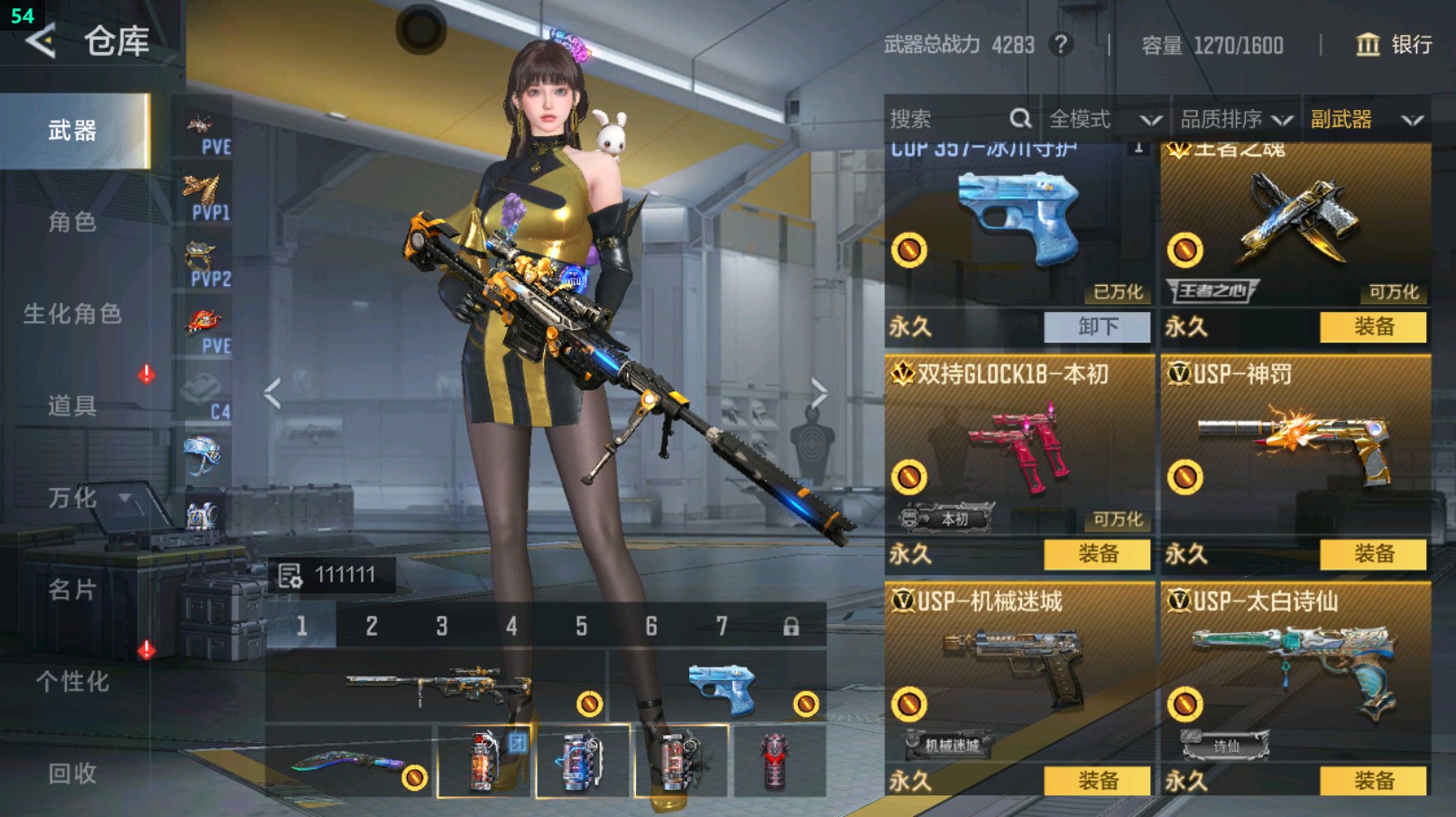
Task: Select the 道具 category
Action: (x=72, y=406)
